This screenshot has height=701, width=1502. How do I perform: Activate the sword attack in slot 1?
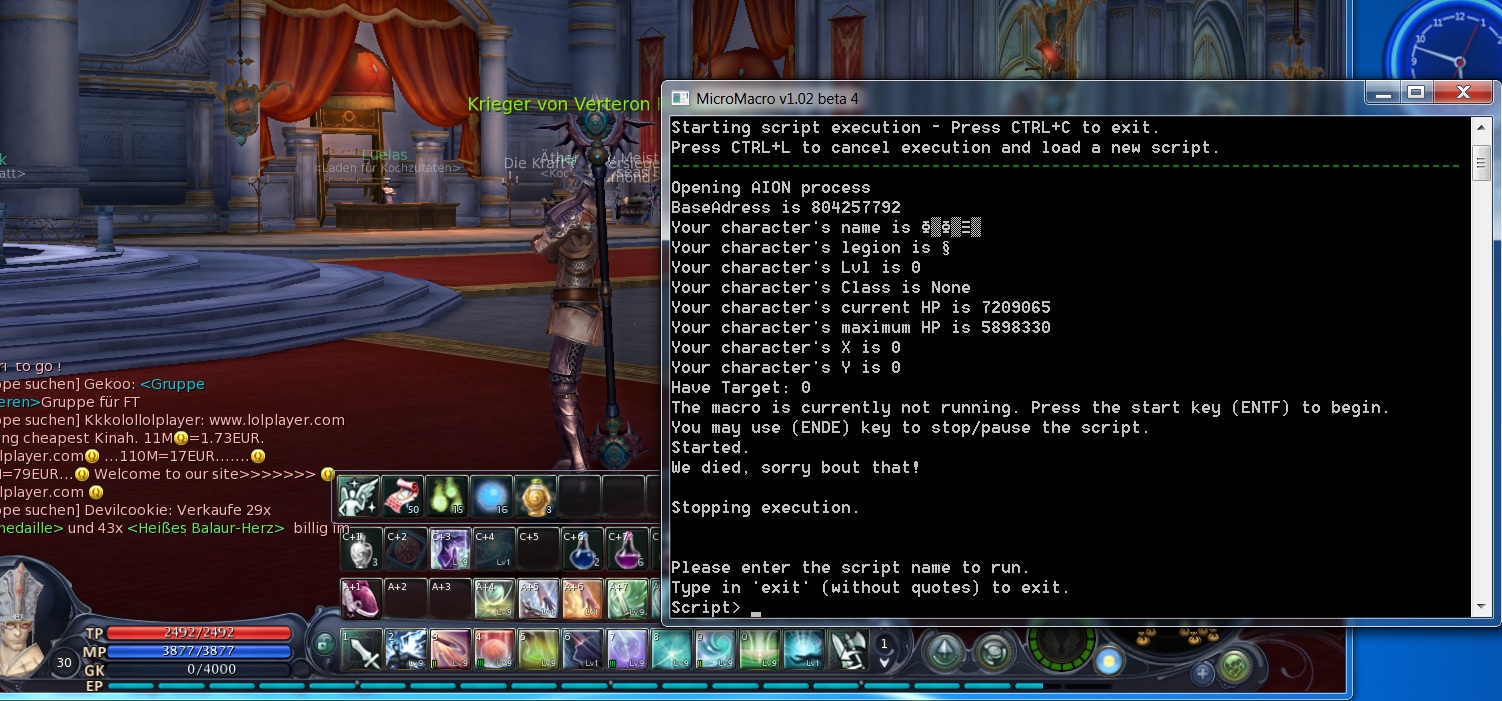[x=361, y=650]
